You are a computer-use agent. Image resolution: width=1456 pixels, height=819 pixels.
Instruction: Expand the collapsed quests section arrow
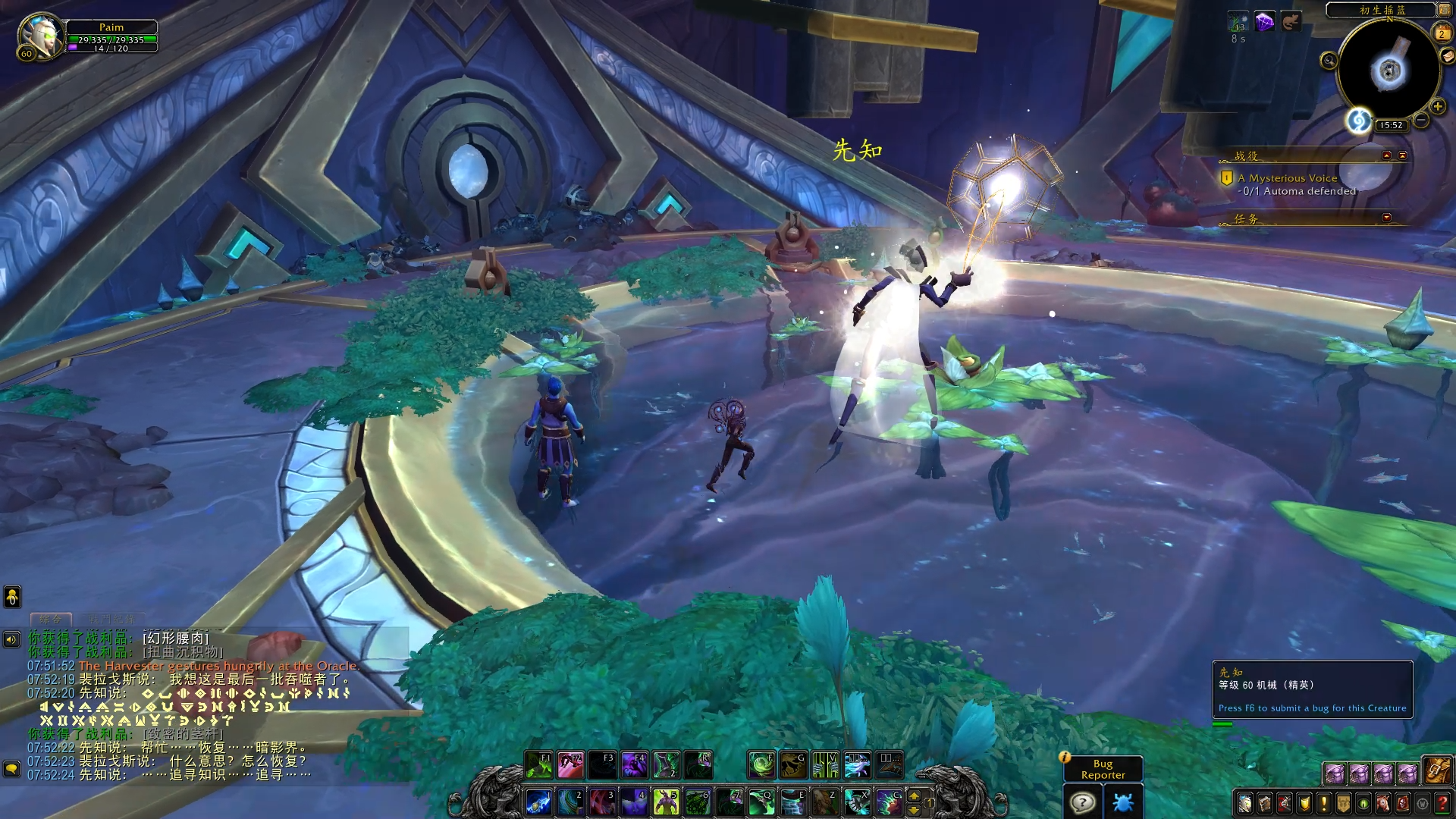(x=1387, y=218)
